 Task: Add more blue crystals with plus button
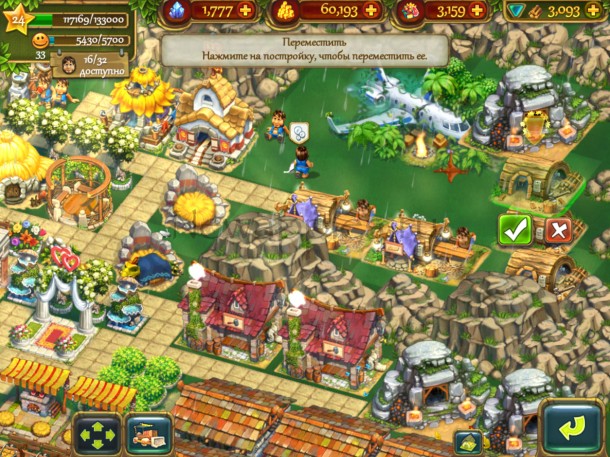[246, 10]
